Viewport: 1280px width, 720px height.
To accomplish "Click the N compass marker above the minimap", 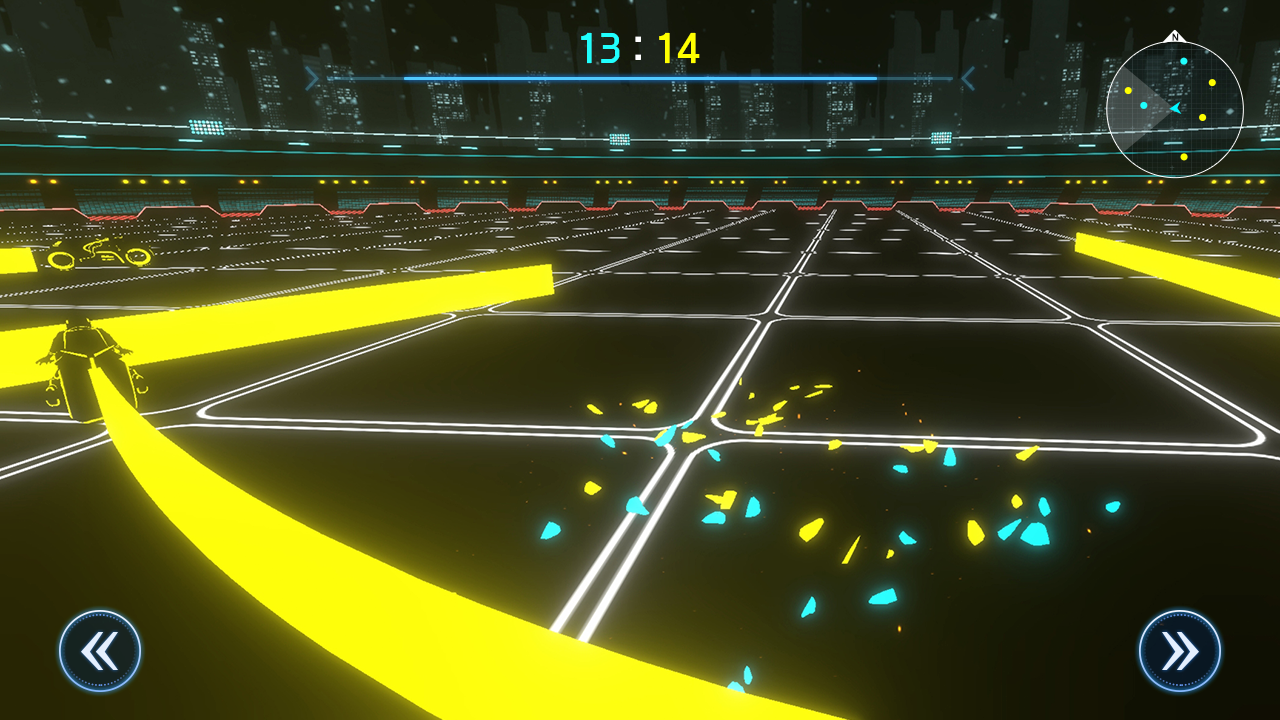I will [x=1176, y=37].
